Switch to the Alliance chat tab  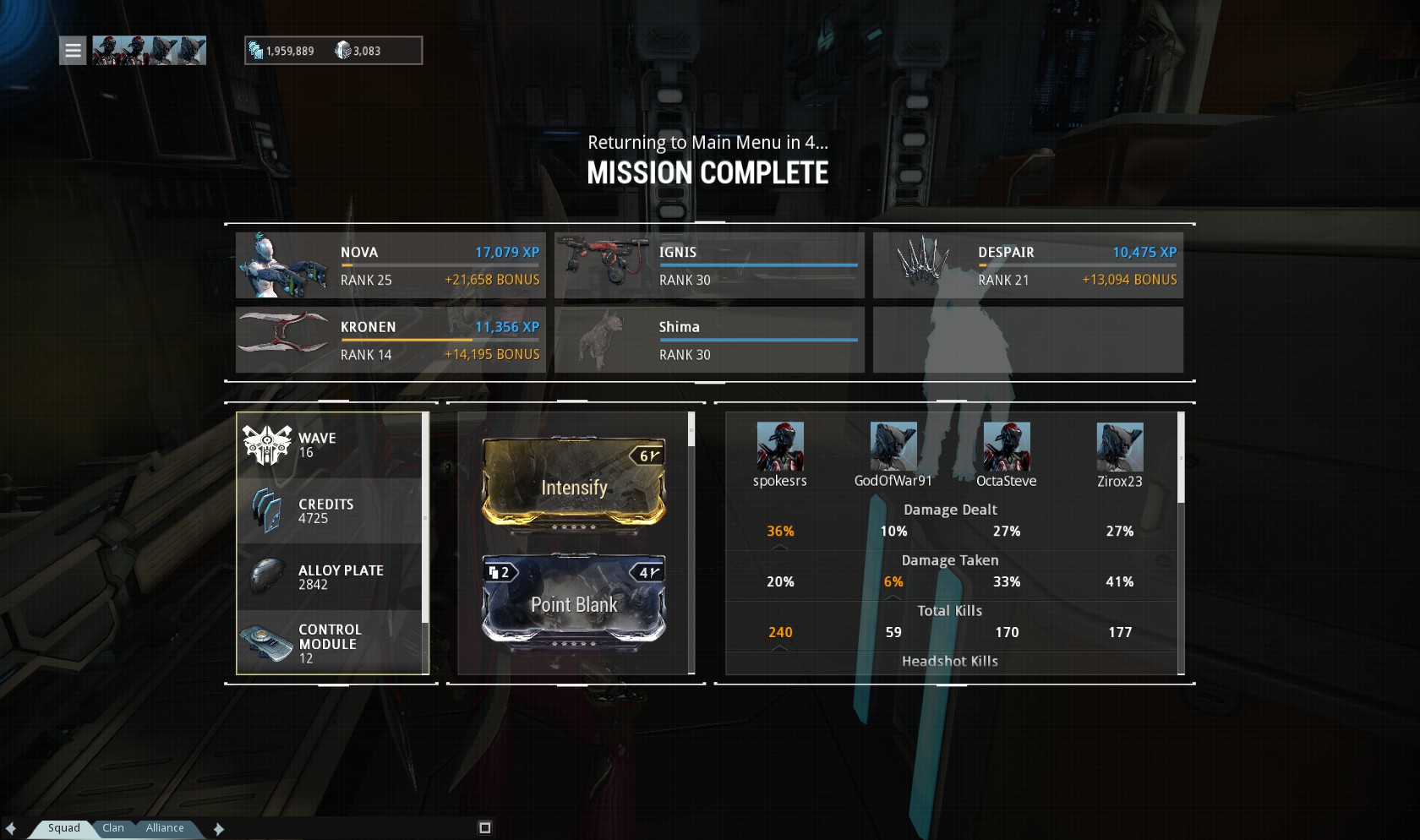click(165, 828)
